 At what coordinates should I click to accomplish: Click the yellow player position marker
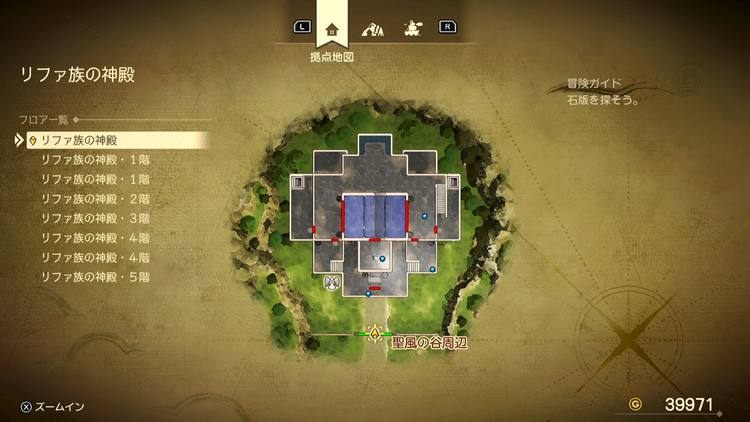coord(376,333)
